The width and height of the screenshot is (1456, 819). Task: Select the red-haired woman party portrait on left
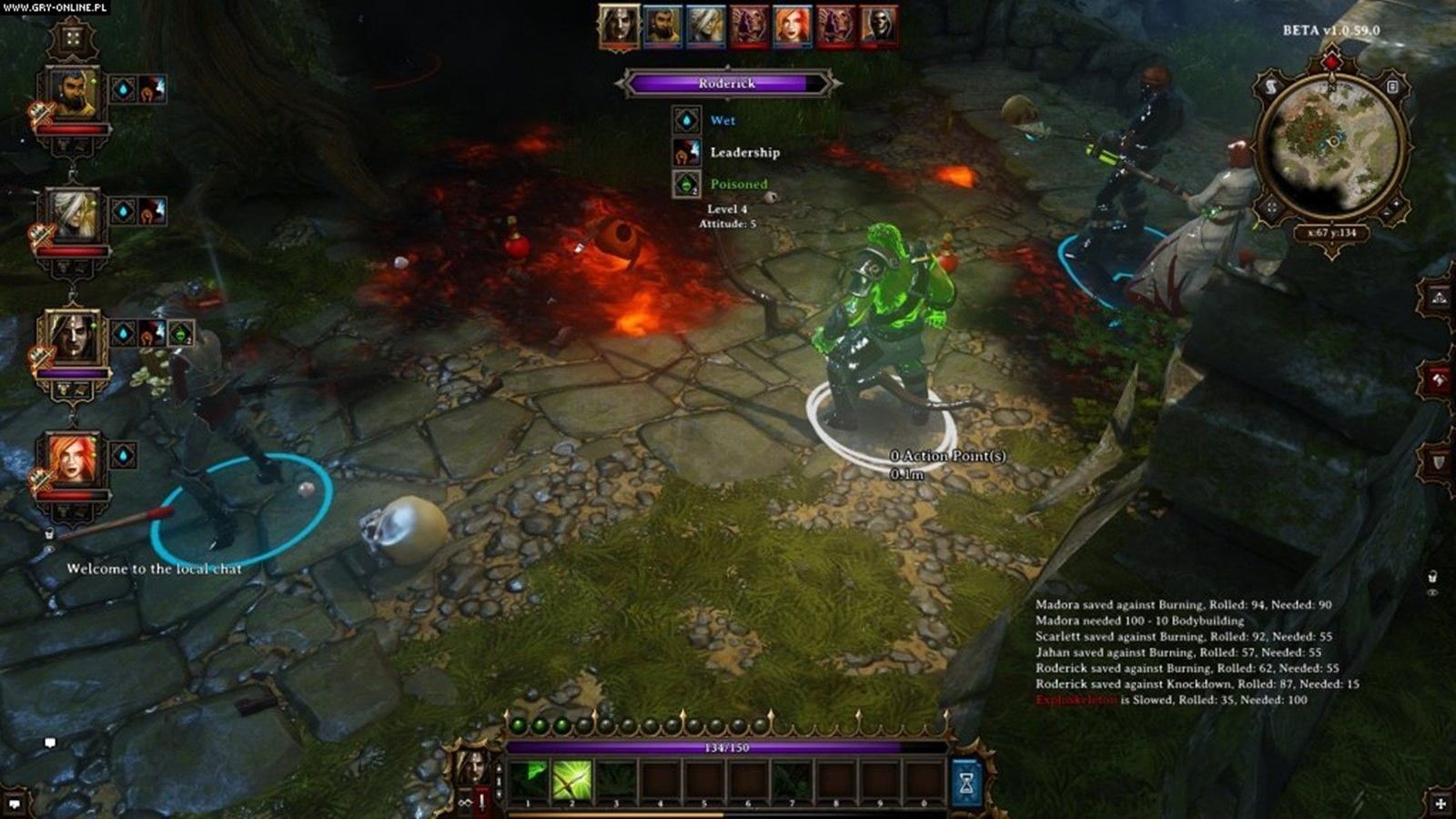pos(72,459)
